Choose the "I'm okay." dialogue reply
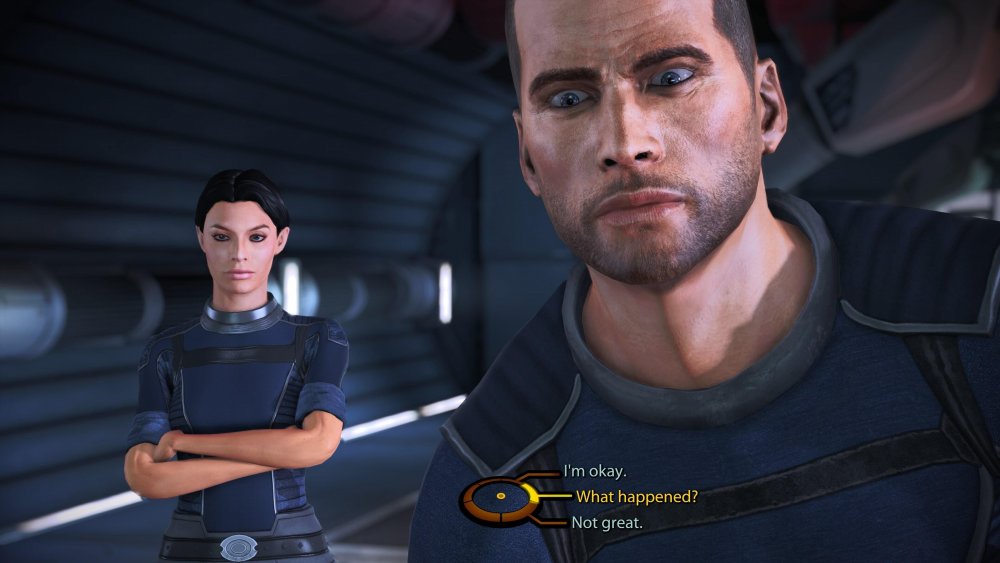This screenshot has width=1000, height=563. (x=595, y=471)
